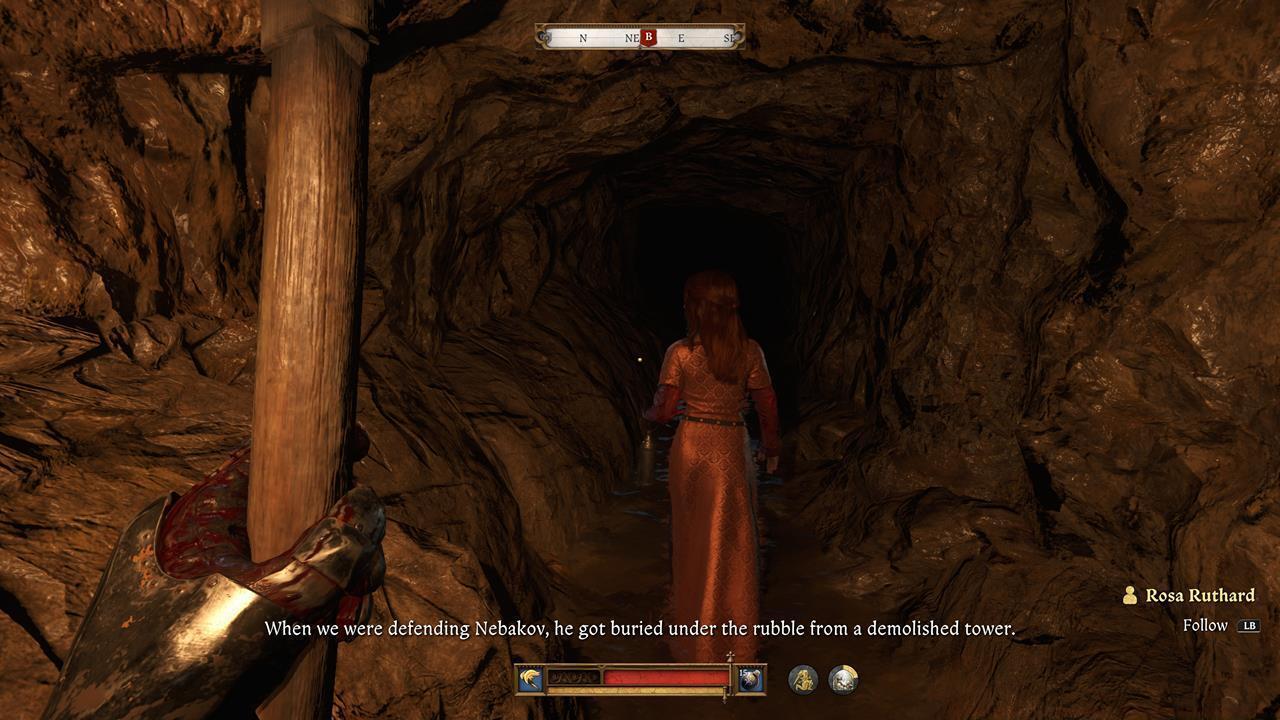Click the SE label on the compass bar
Image resolution: width=1280 pixels, height=720 pixels.
click(x=730, y=37)
